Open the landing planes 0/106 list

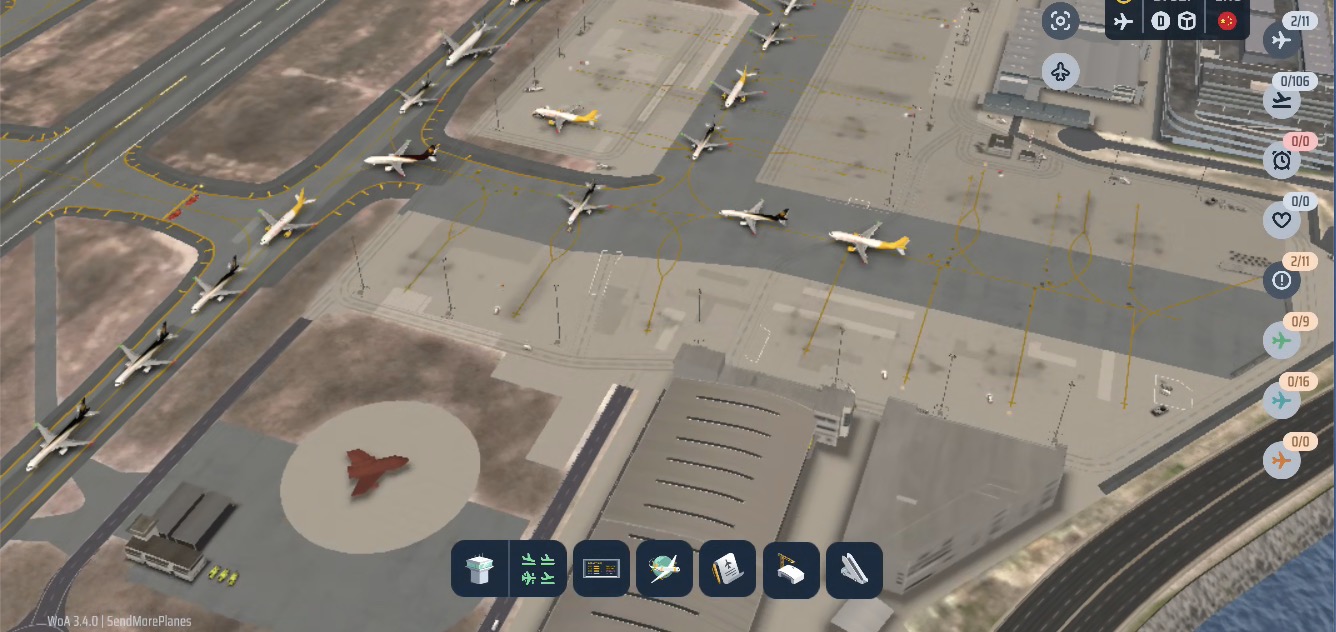pos(1281,100)
